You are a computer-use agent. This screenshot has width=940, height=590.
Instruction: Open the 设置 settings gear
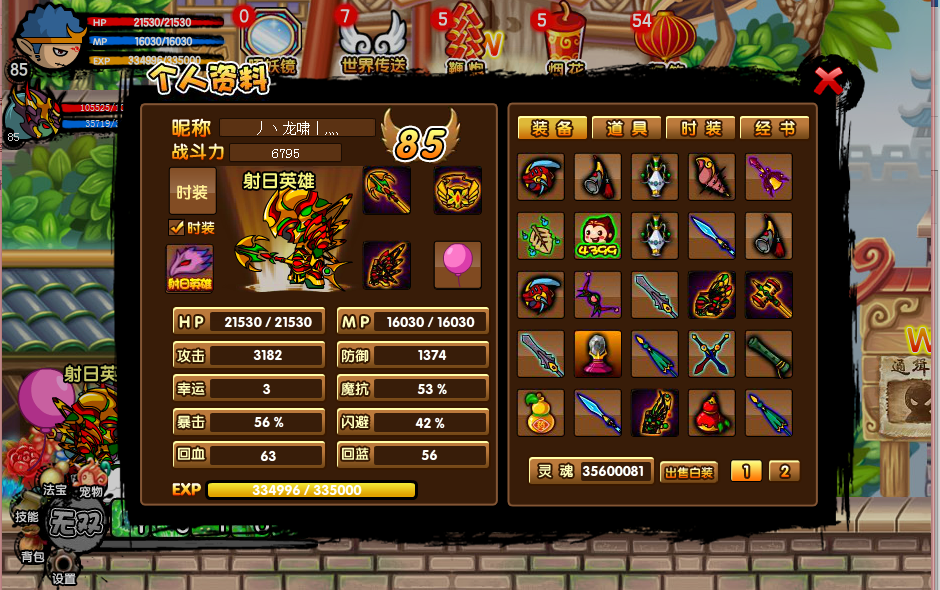pyautogui.click(x=64, y=567)
